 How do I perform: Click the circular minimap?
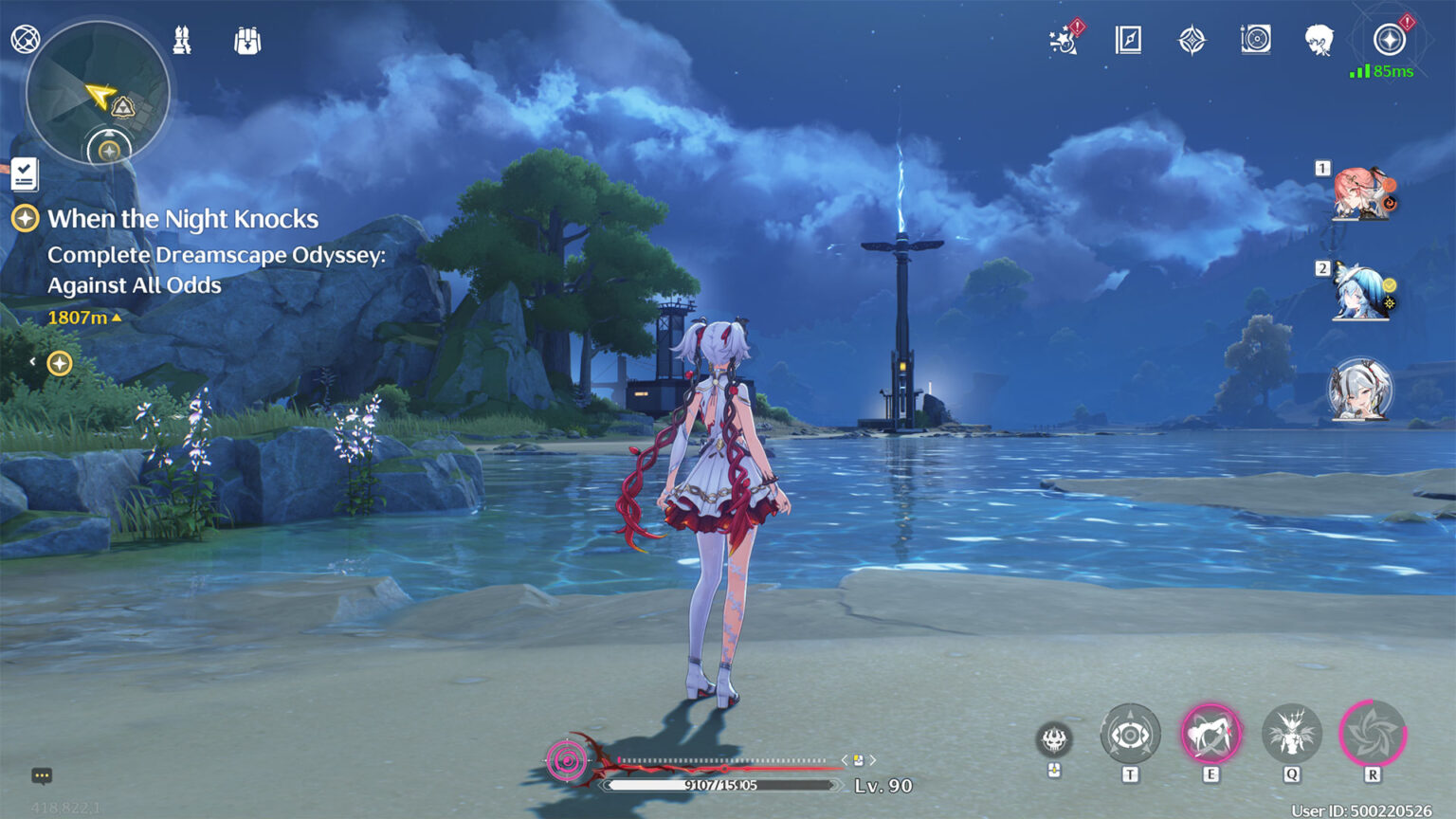[98, 92]
